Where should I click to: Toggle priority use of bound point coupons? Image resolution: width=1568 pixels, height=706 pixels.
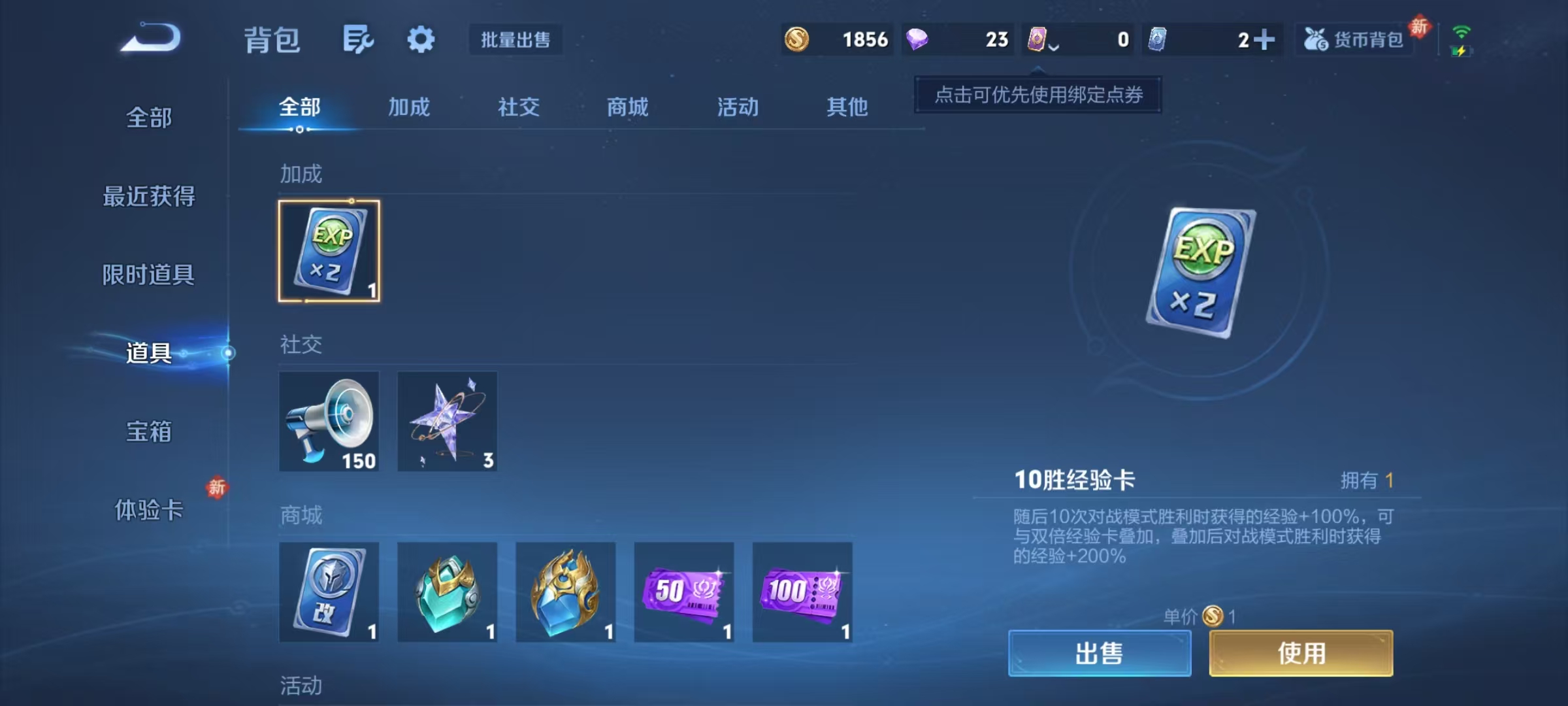pos(1039,95)
